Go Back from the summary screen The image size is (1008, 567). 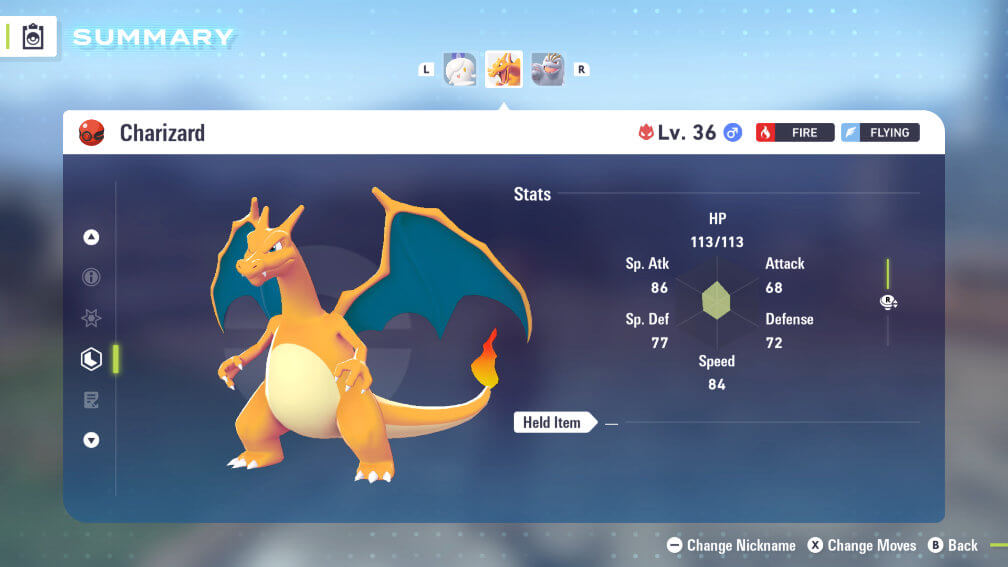(x=953, y=545)
